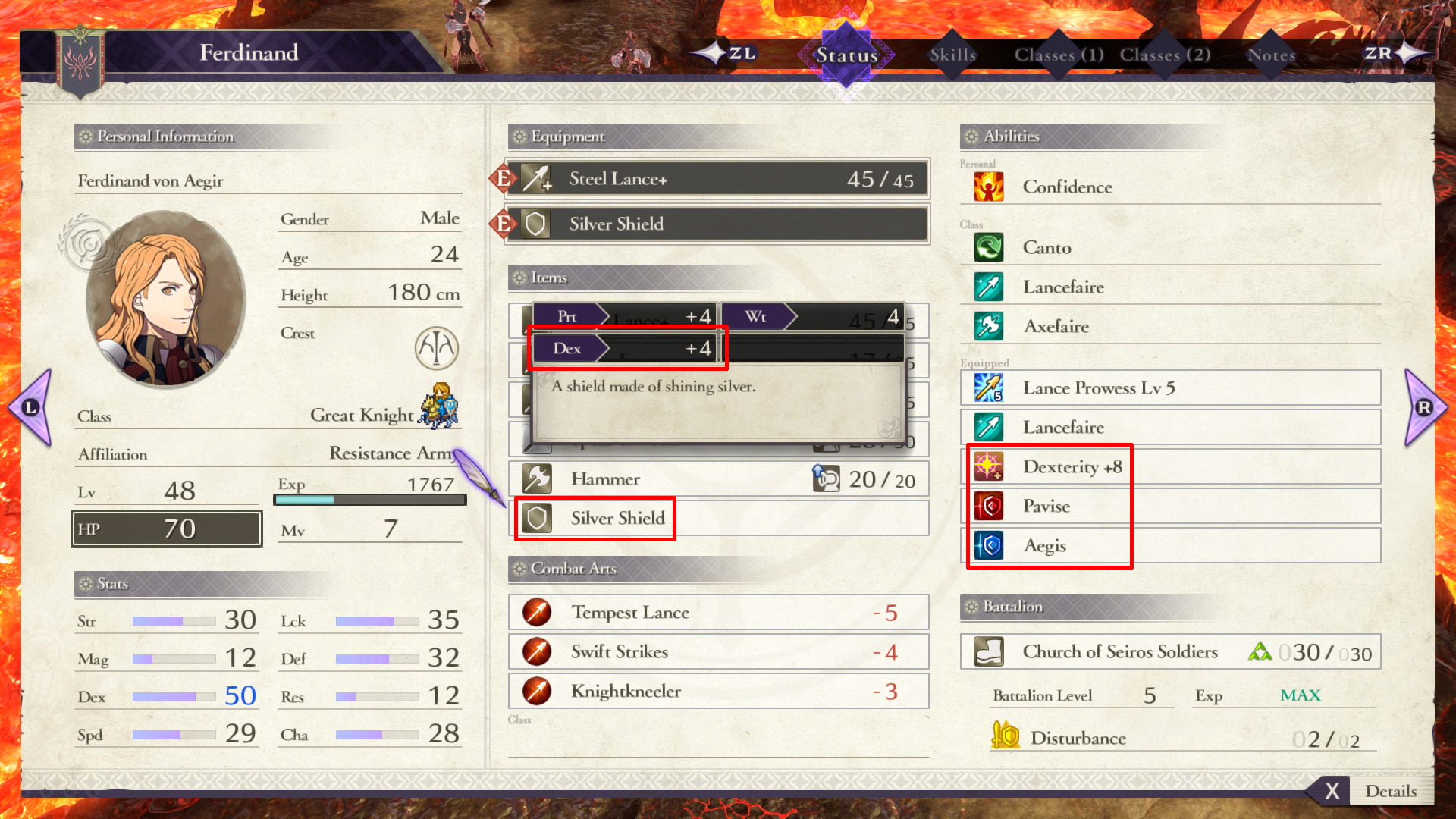Screen dimensions: 1456x819
Task: Select the Tempest Lance combat art icon
Action: pyautogui.click(x=536, y=612)
